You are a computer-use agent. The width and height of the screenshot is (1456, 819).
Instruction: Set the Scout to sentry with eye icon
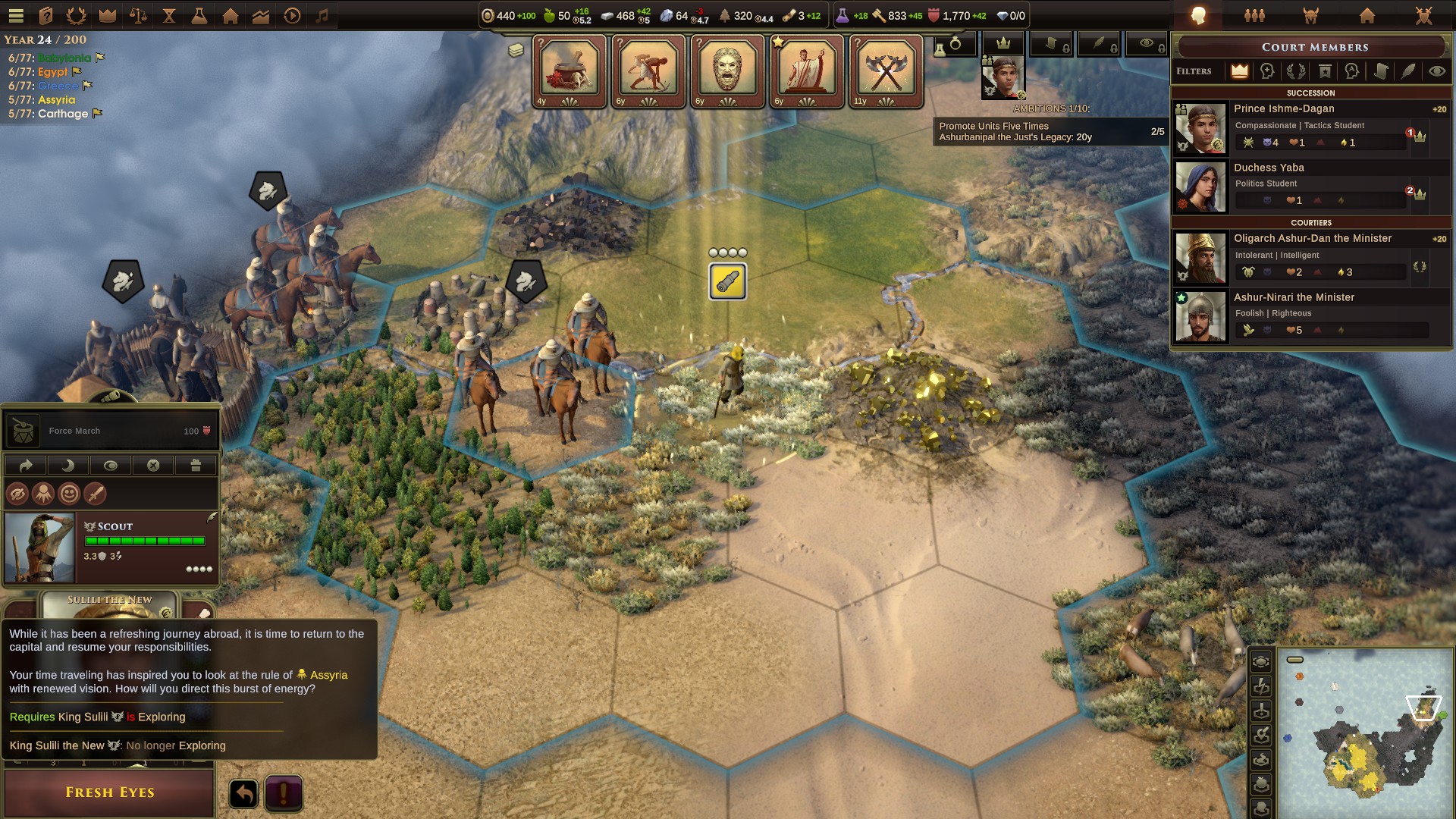111,466
